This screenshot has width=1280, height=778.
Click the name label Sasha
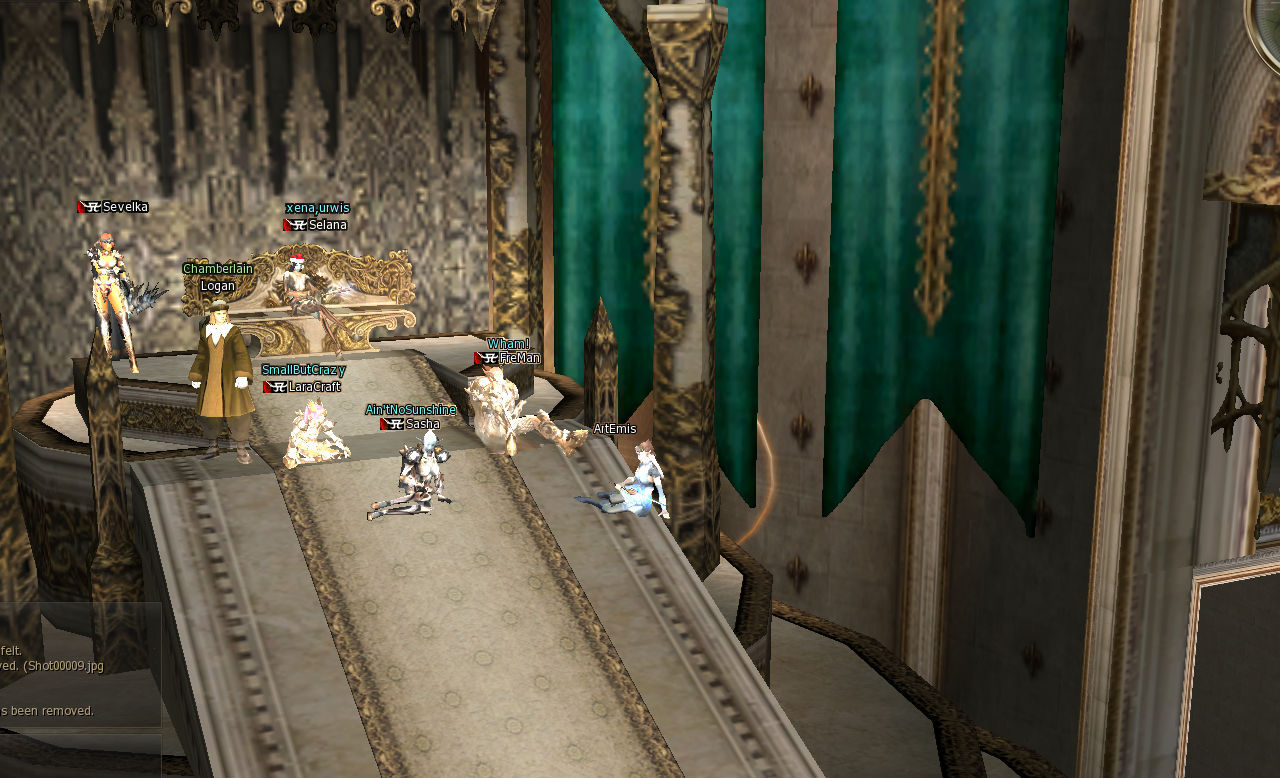pyautogui.click(x=422, y=424)
